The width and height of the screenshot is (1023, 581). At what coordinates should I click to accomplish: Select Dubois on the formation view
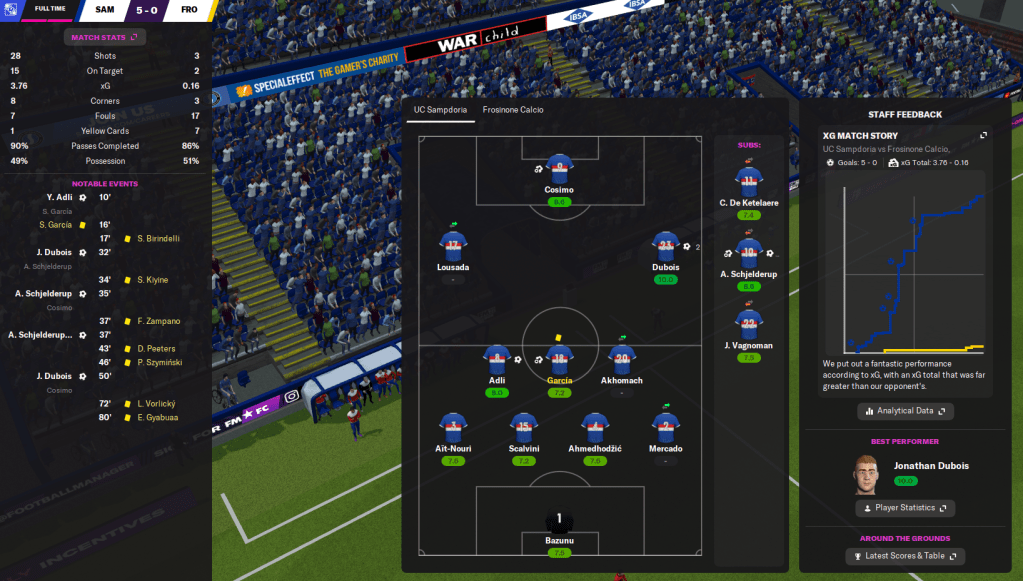point(666,247)
